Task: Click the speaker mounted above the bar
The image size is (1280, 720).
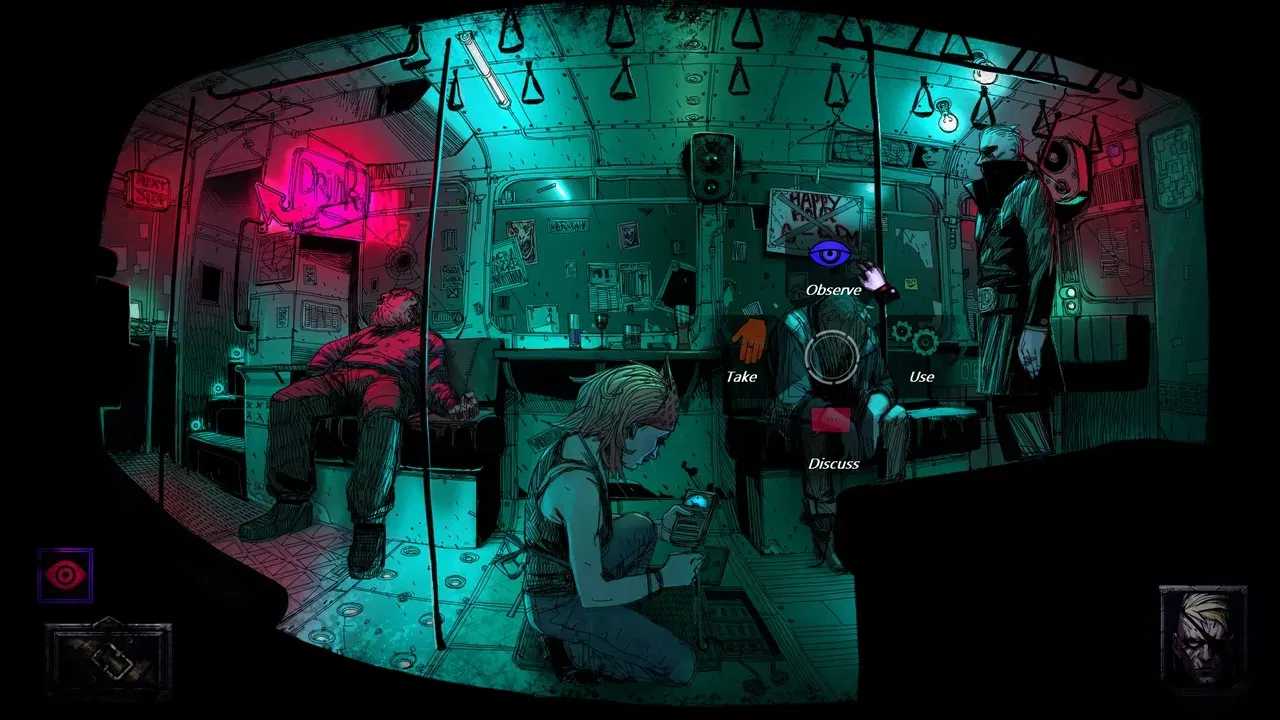Action: pyautogui.click(x=712, y=165)
